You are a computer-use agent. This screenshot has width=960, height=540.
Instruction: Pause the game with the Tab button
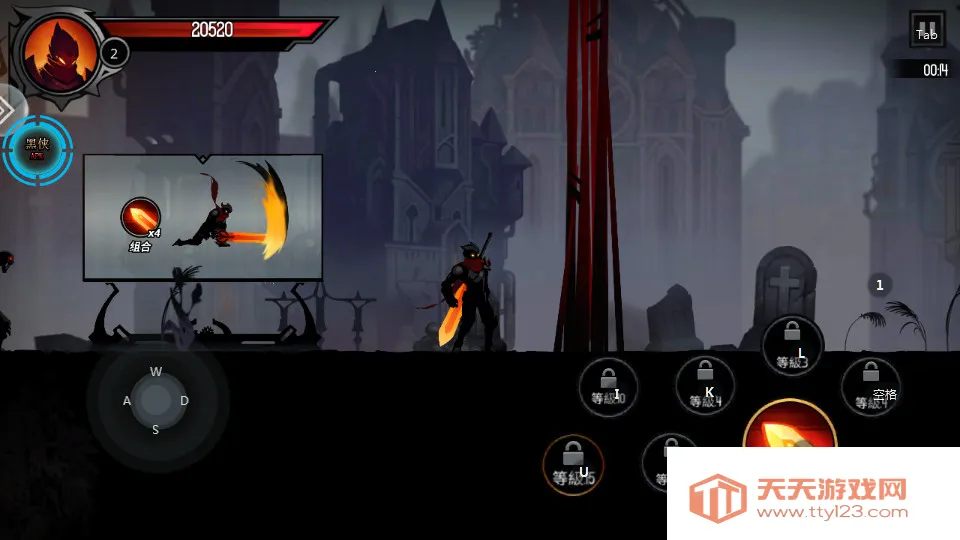[927, 30]
